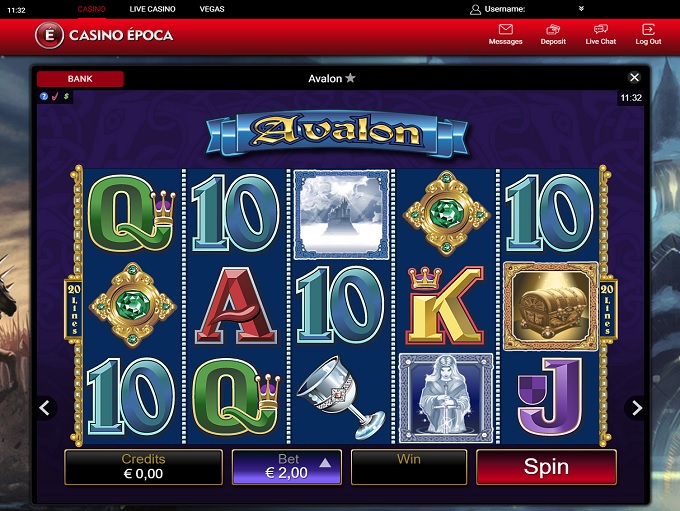The width and height of the screenshot is (680, 511).
Task: Click the green dollar sign icon
Action: coord(66,97)
